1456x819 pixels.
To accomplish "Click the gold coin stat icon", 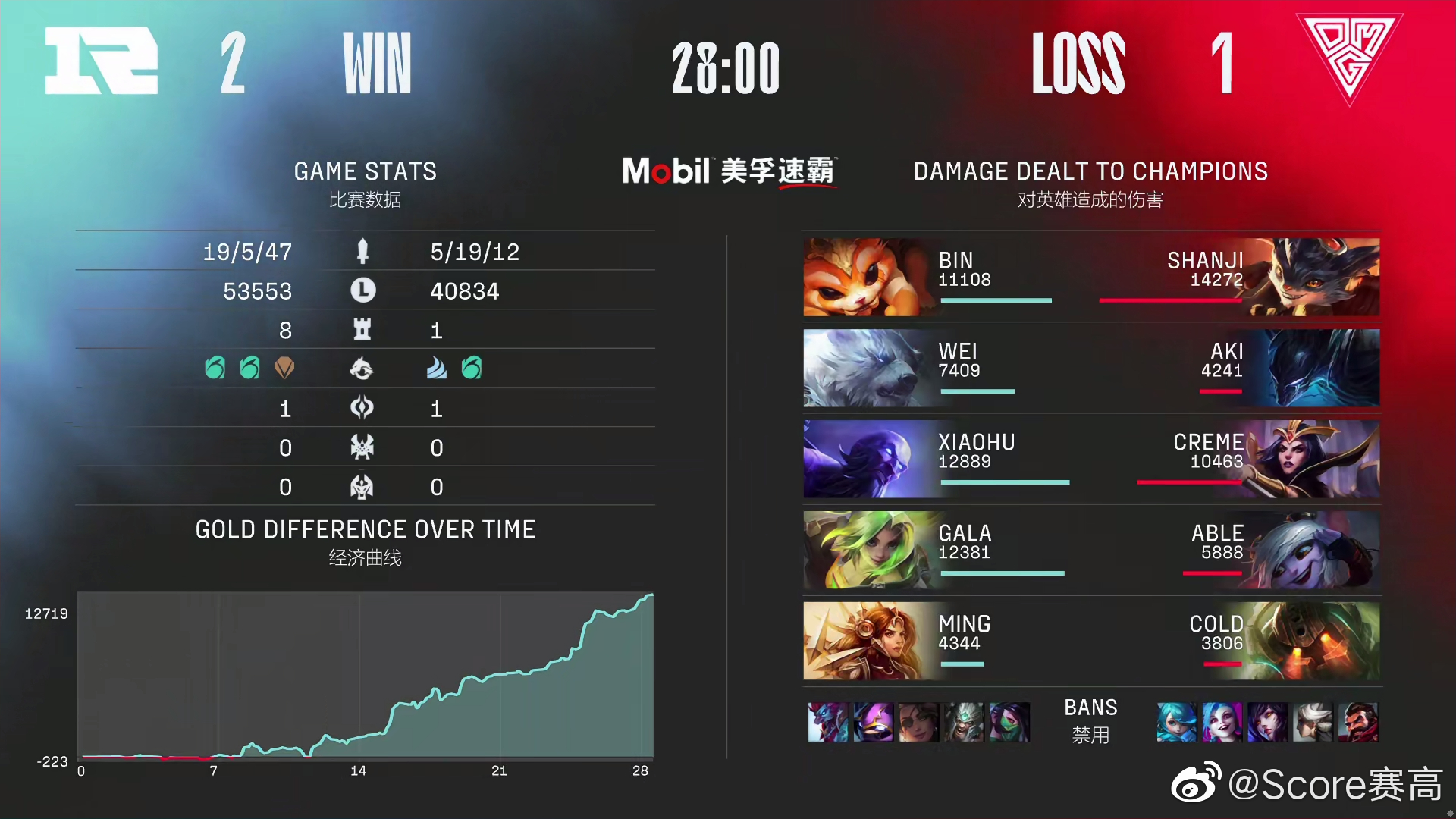I will tap(363, 290).
